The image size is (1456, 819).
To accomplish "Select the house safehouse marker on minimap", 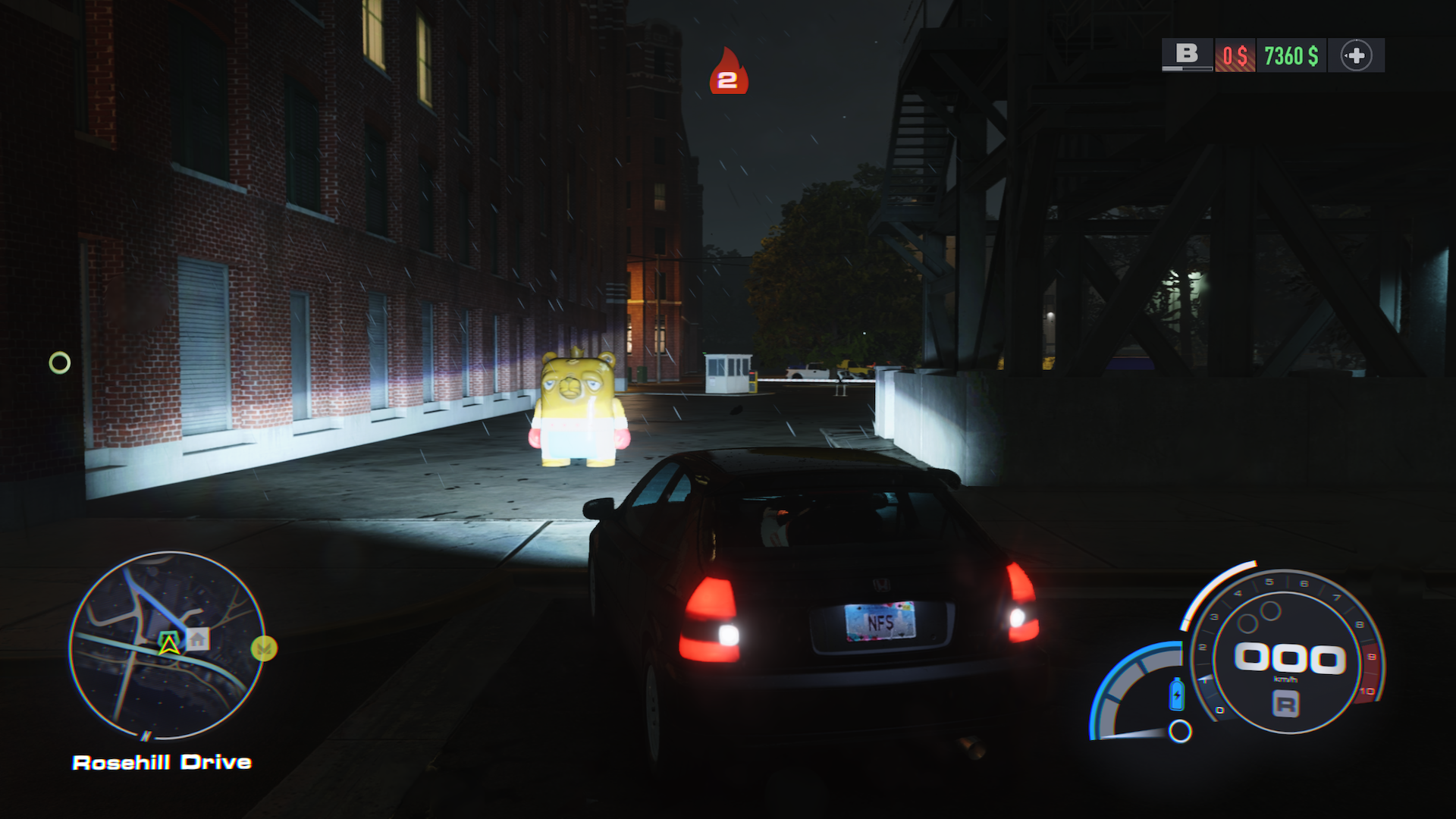I will point(197,639).
